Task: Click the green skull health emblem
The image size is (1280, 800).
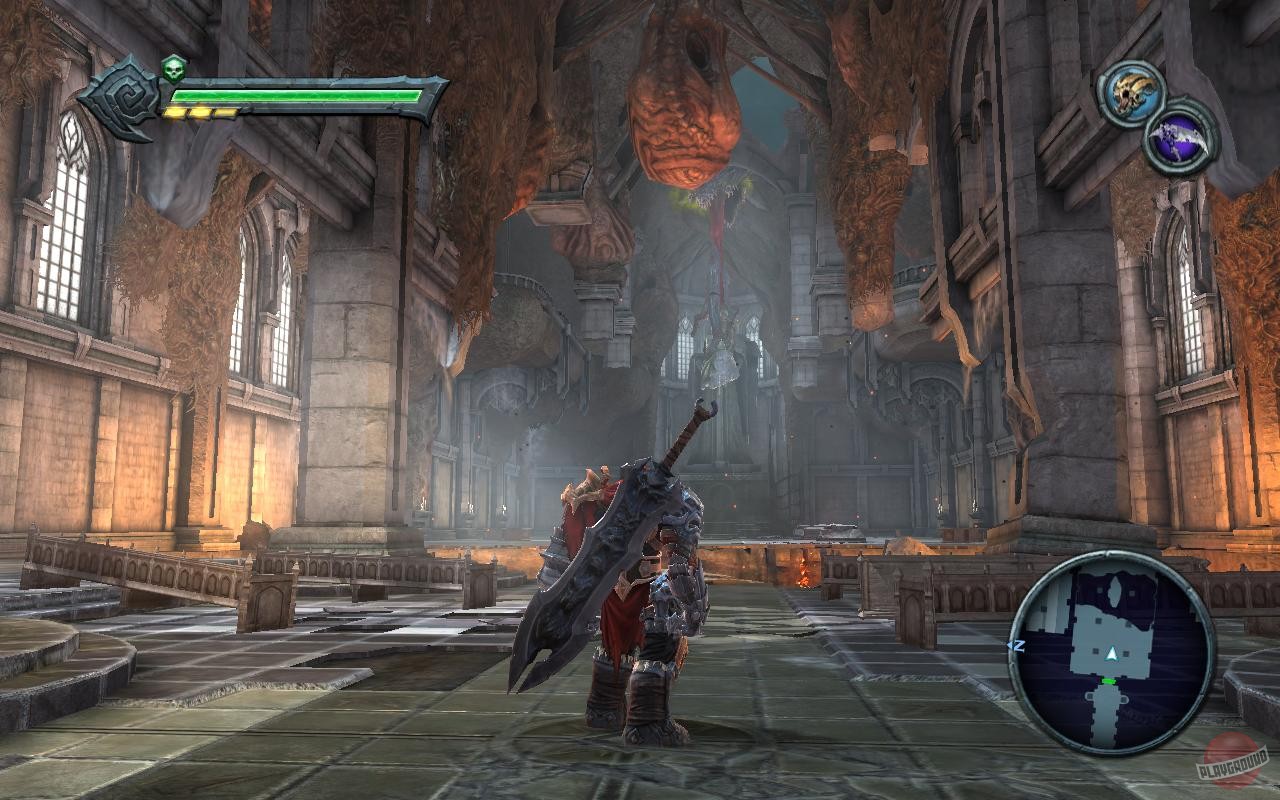Action: pyautogui.click(x=174, y=70)
